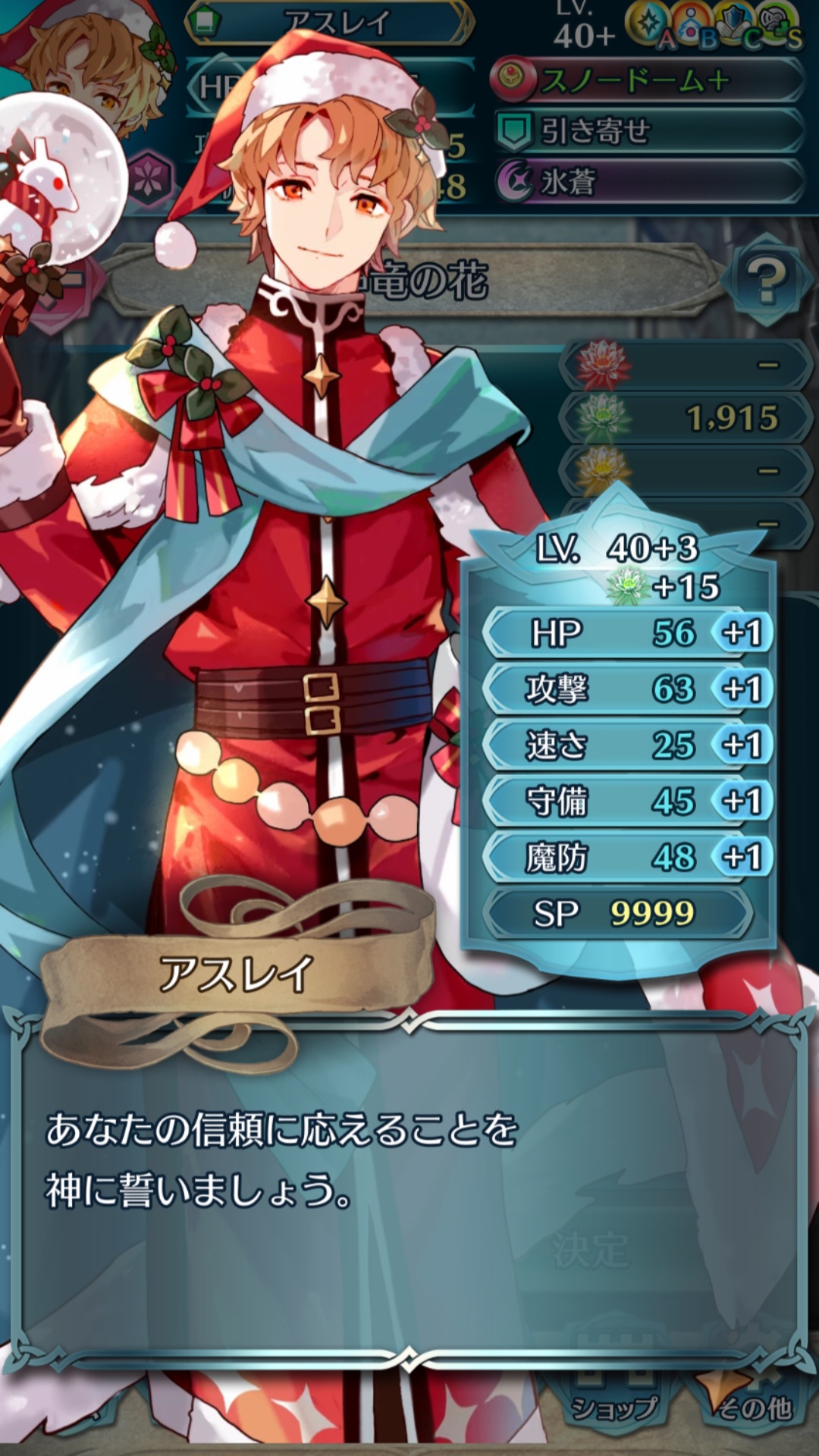The image size is (819, 1456).
Task: Select the 氷蒼 special skill
Action: point(648,182)
